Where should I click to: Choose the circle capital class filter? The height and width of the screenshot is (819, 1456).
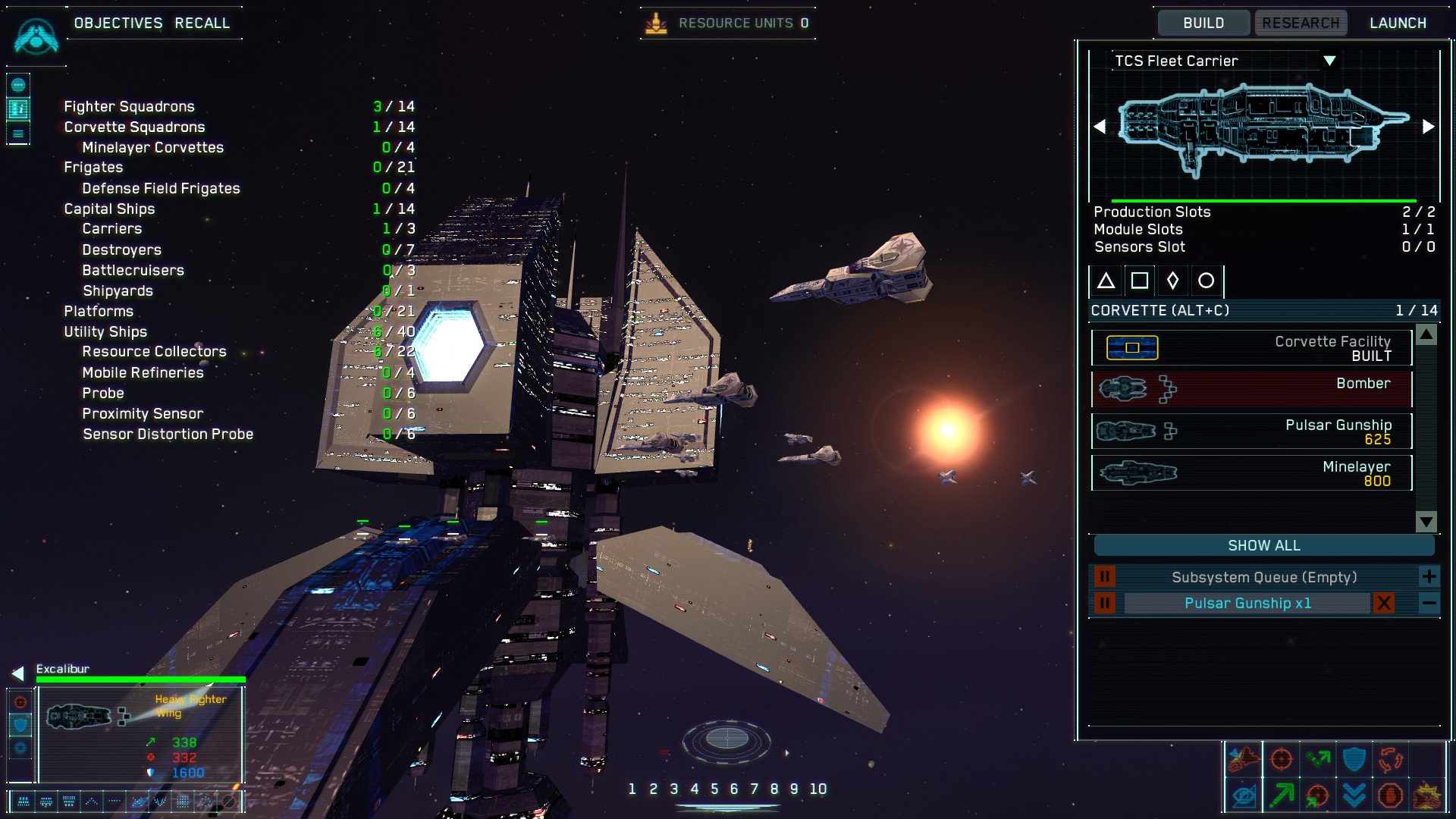click(x=1206, y=281)
